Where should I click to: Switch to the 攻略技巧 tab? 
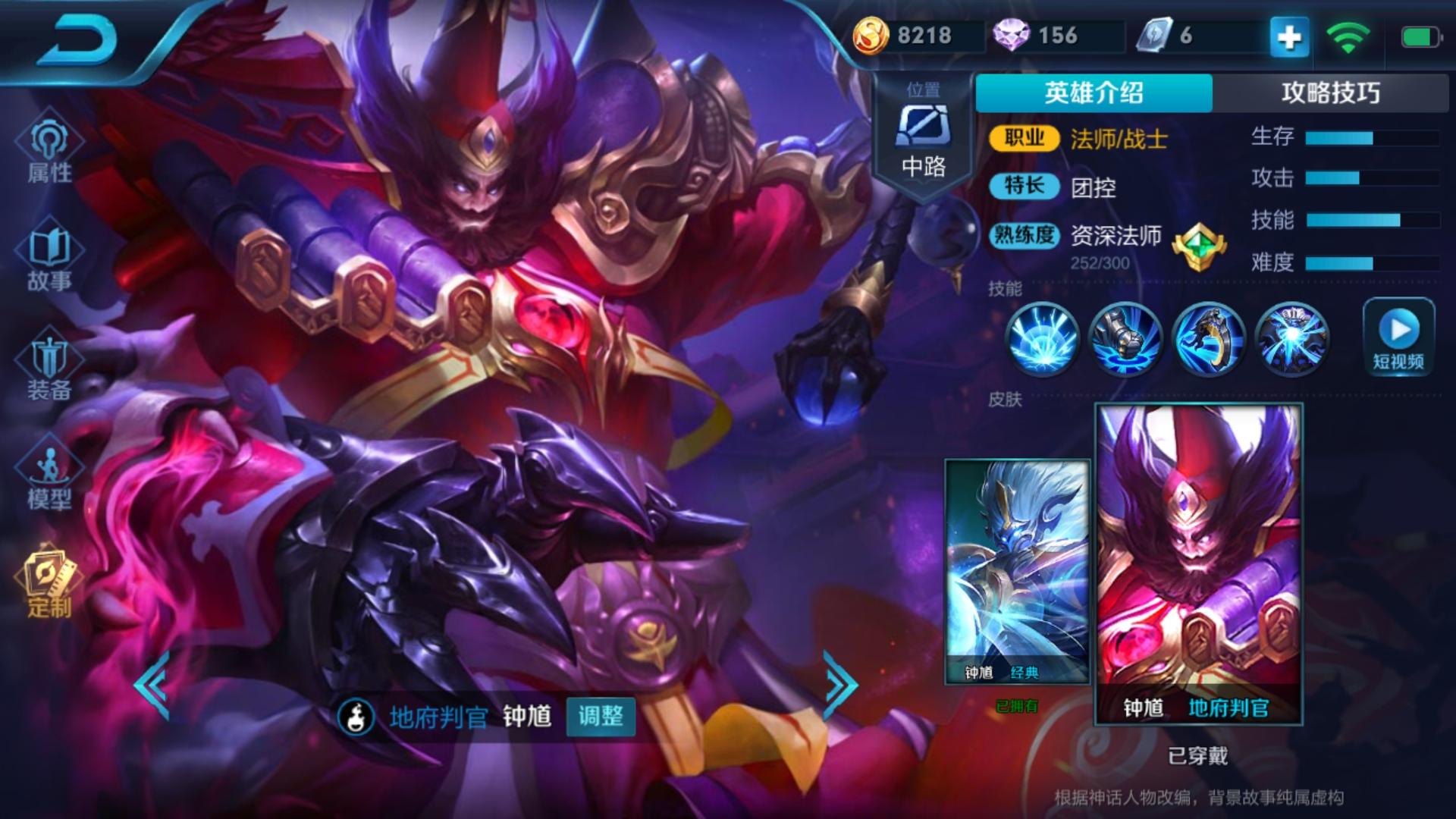click(x=1330, y=93)
